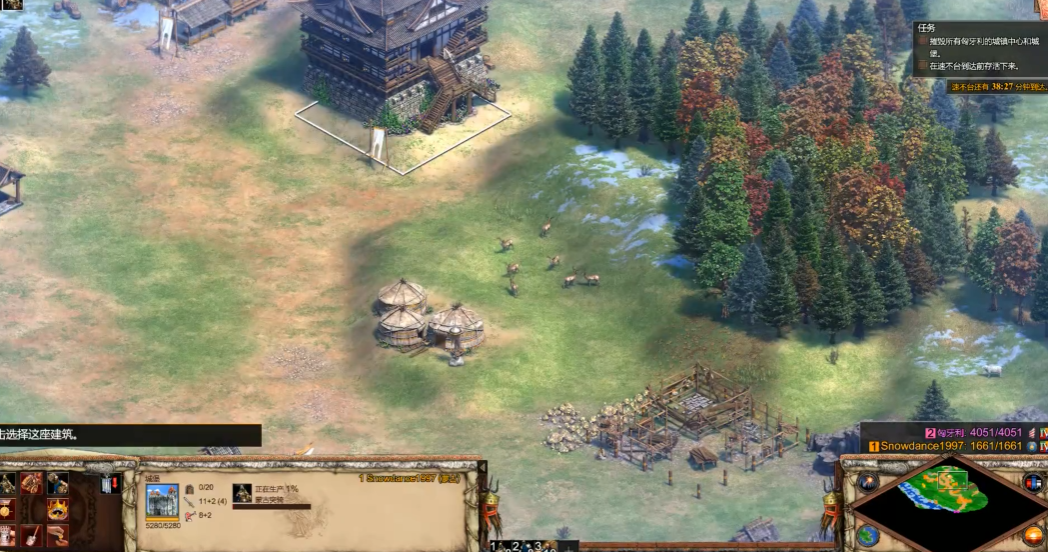
Task: Select the white tower icon in the command grid
Action: pos(8,536)
